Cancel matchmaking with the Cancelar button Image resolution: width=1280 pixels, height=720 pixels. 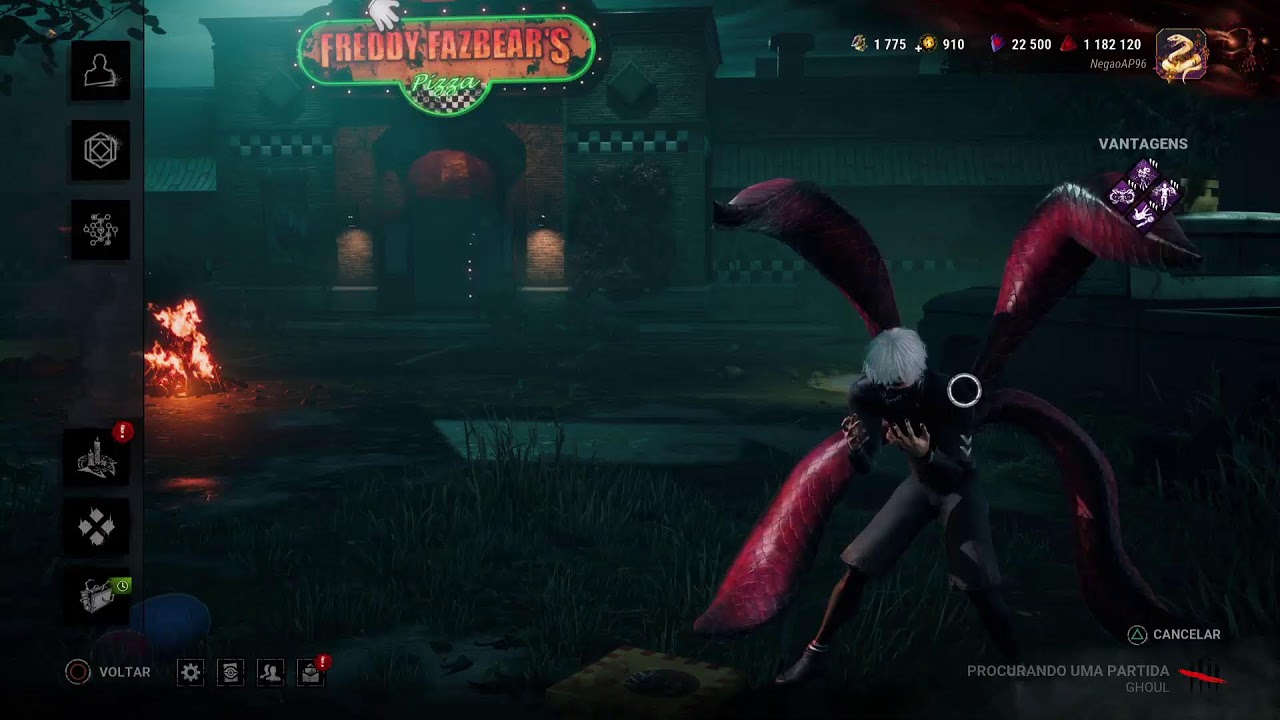(1174, 635)
